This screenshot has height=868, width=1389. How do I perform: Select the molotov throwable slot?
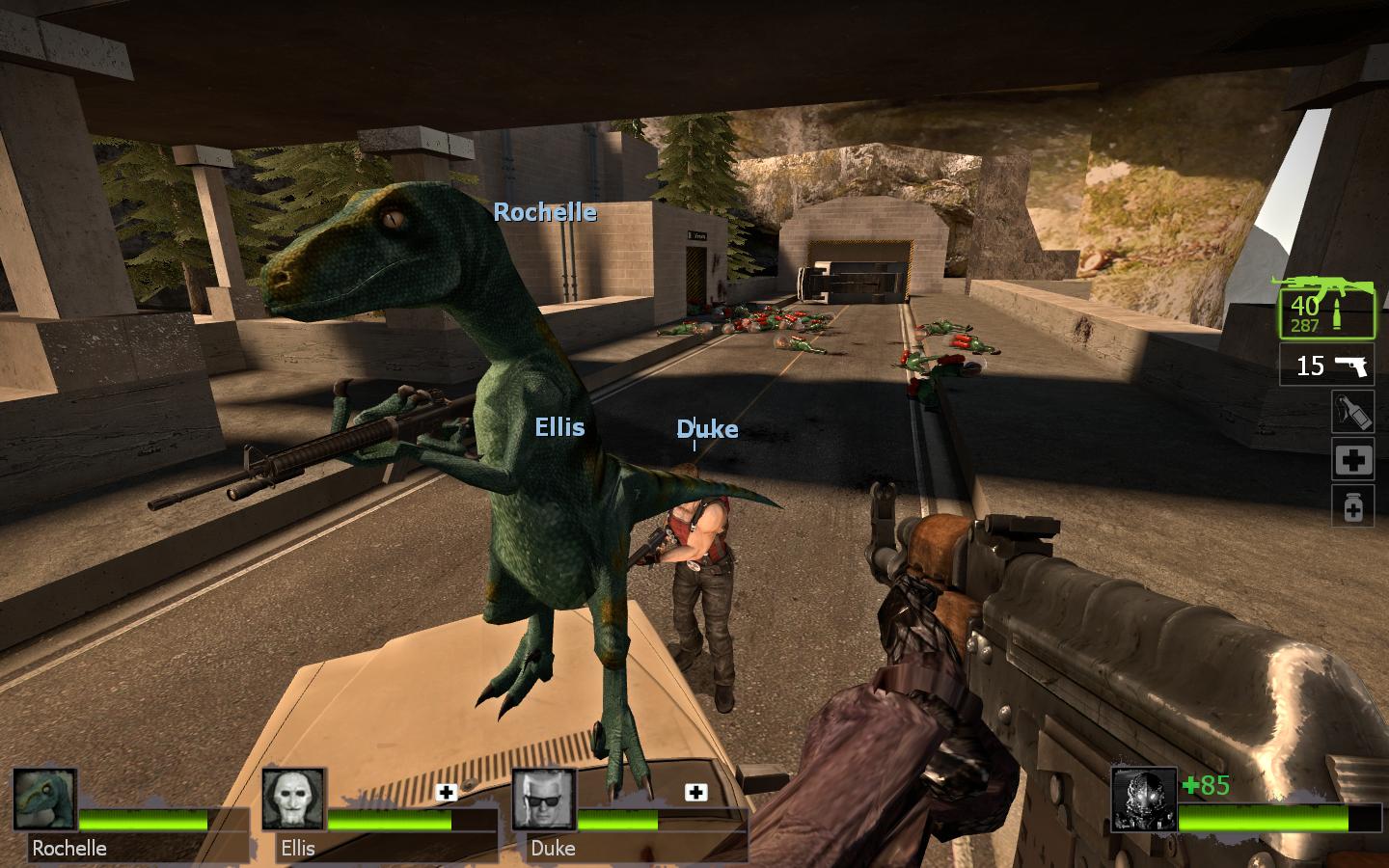pyautogui.click(x=1352, y=412)
